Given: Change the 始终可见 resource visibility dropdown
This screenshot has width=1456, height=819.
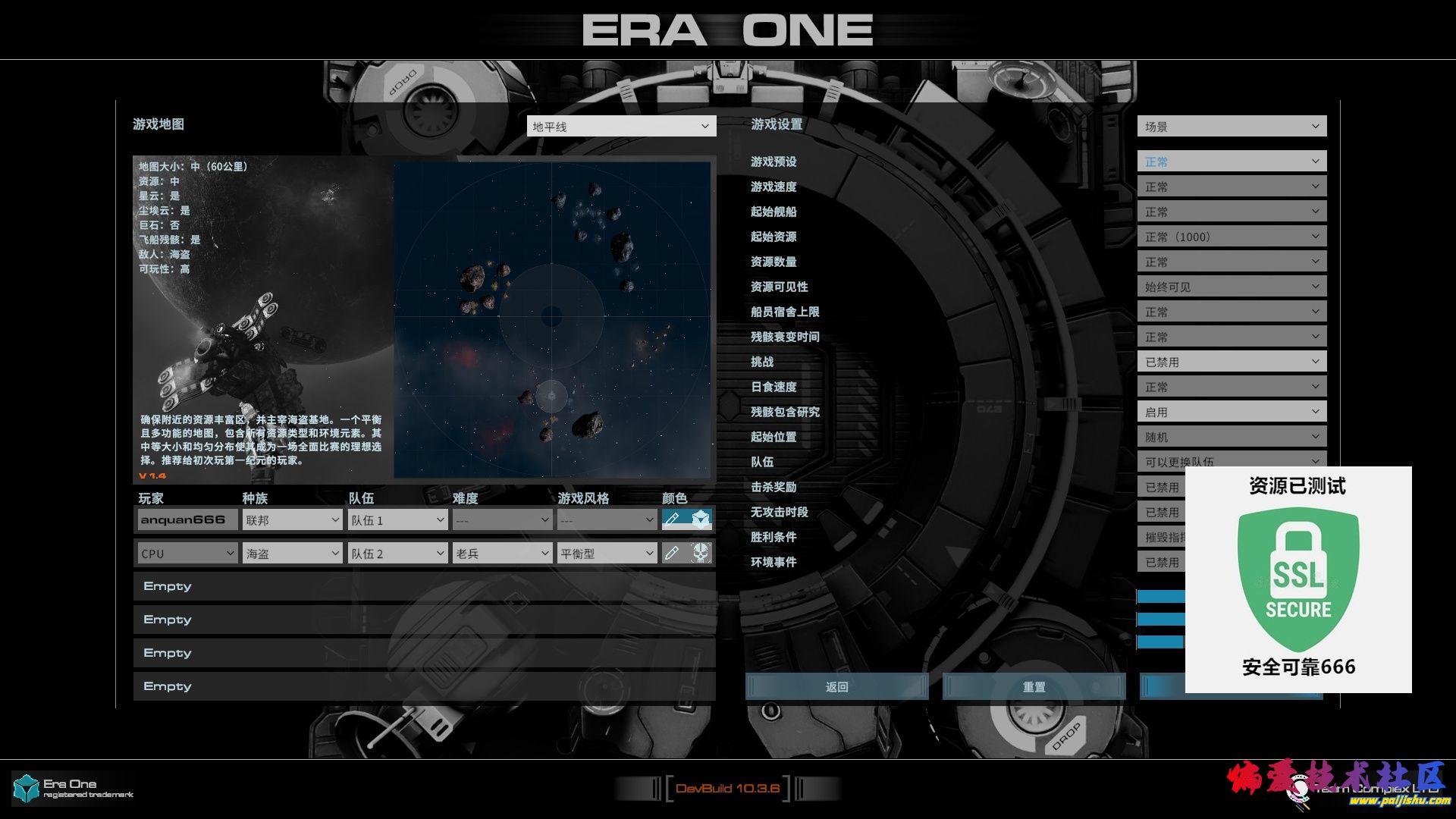Looking at the screenshot, I should pos(1232,287).
